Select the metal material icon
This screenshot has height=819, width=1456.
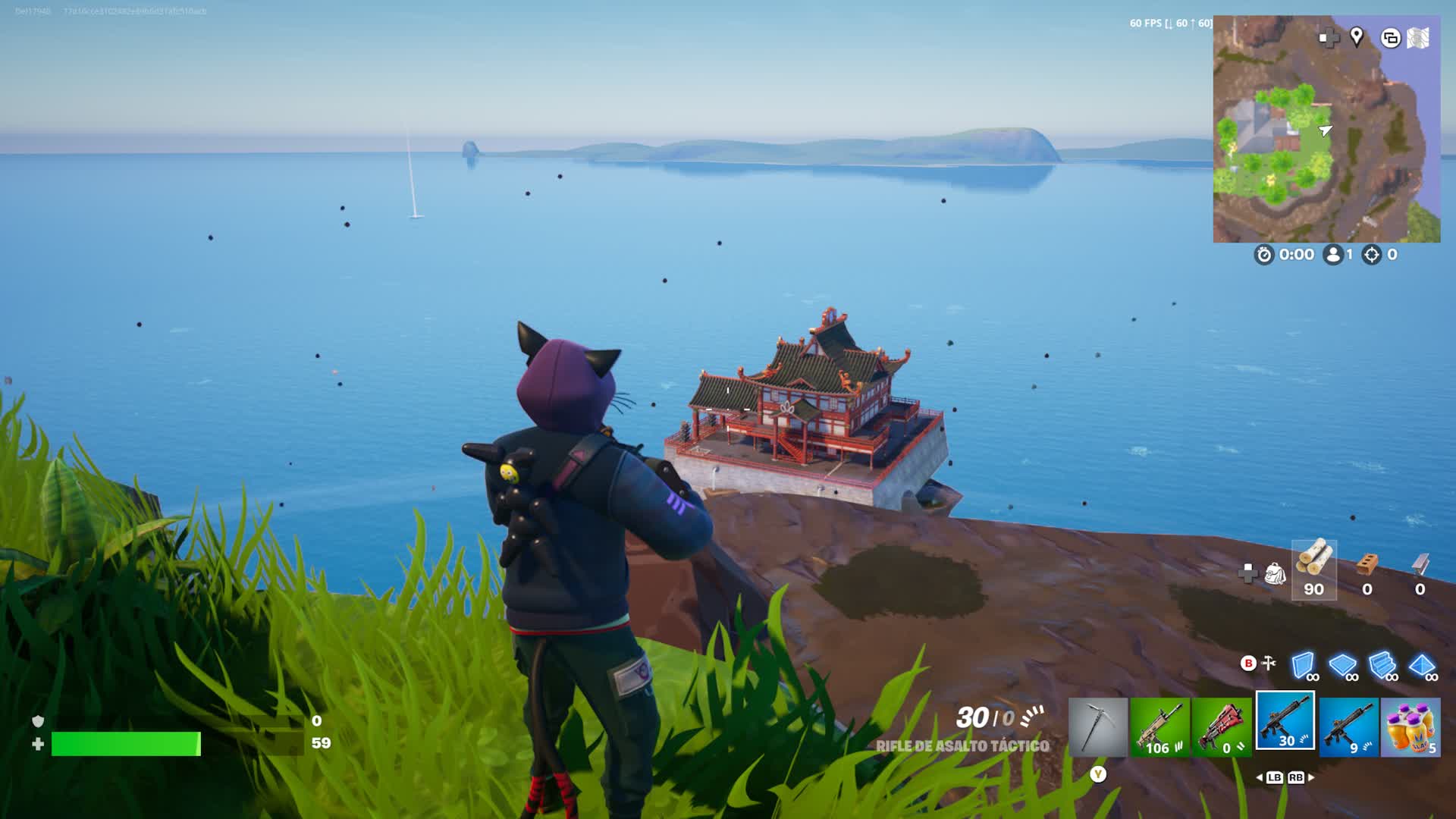1420,565
